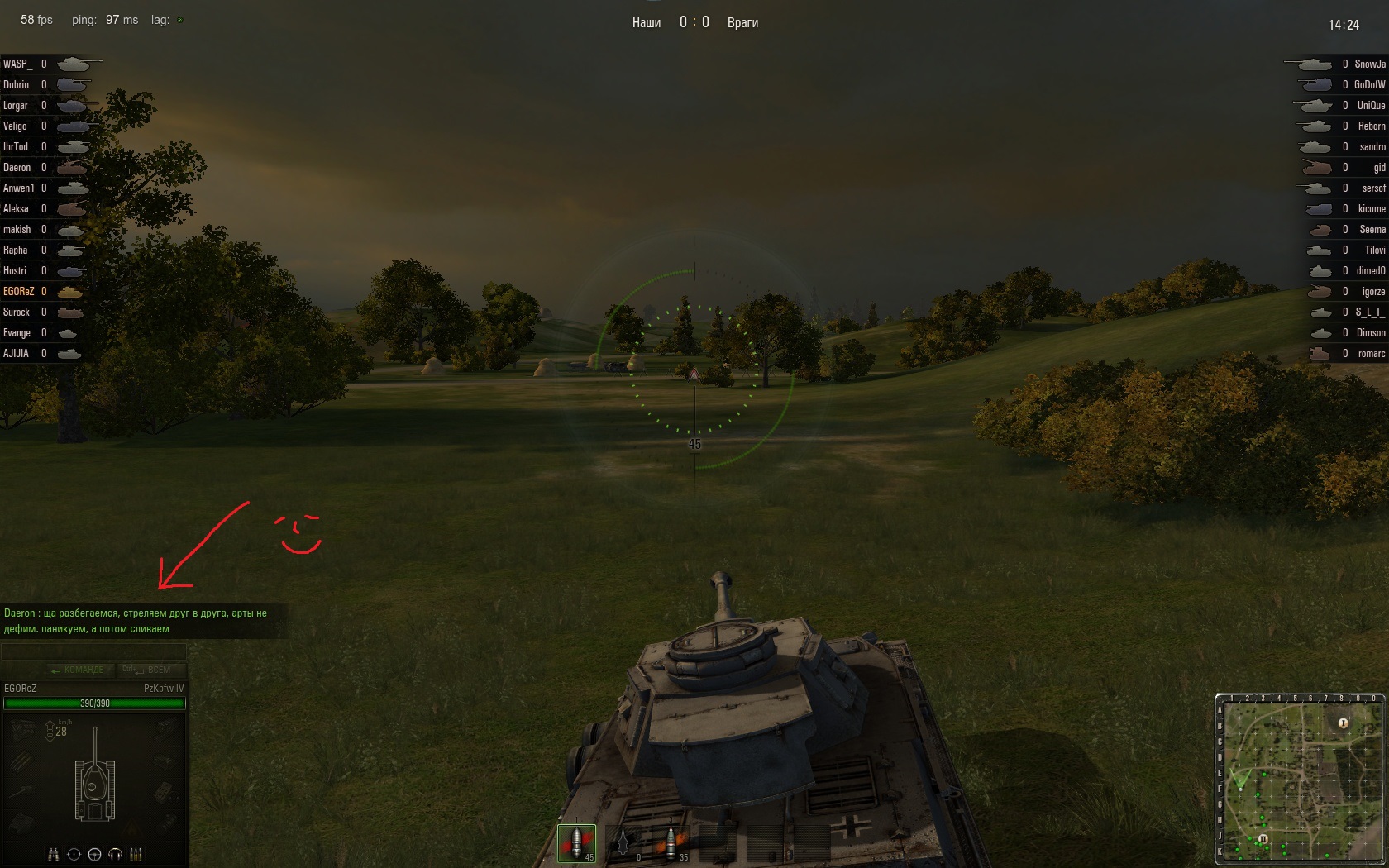Click the gunner crosshair crew icon

coord(74,854)
